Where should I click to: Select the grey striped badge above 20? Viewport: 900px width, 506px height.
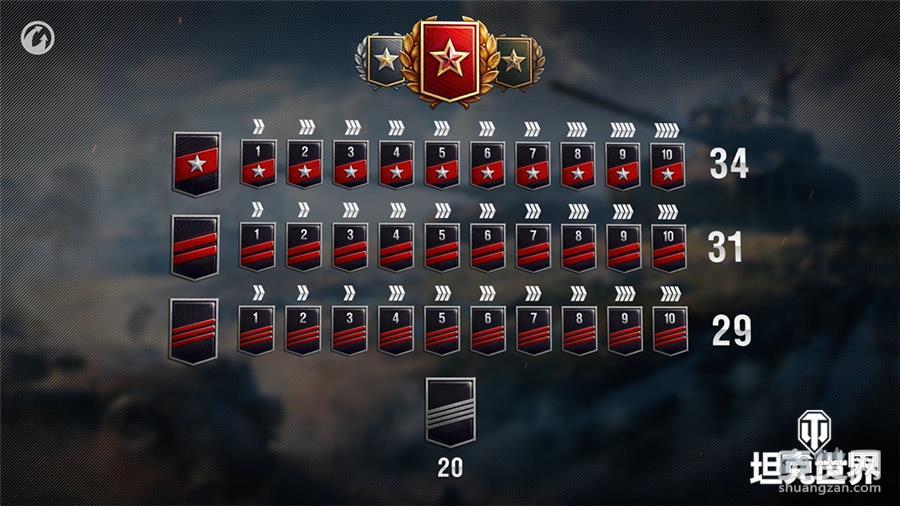[x=450, y=411]
